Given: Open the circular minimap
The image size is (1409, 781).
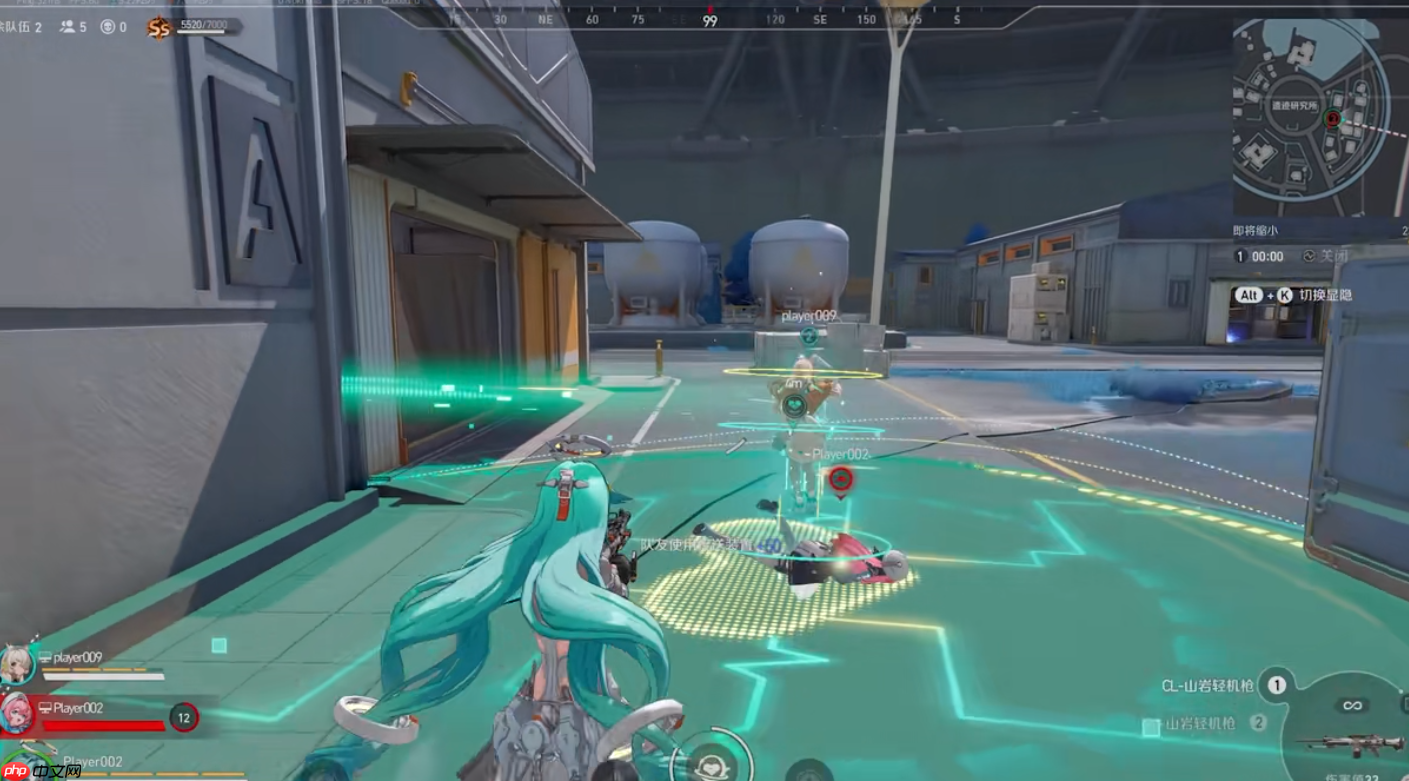Looking at the screenshot, I should 1309,118.
